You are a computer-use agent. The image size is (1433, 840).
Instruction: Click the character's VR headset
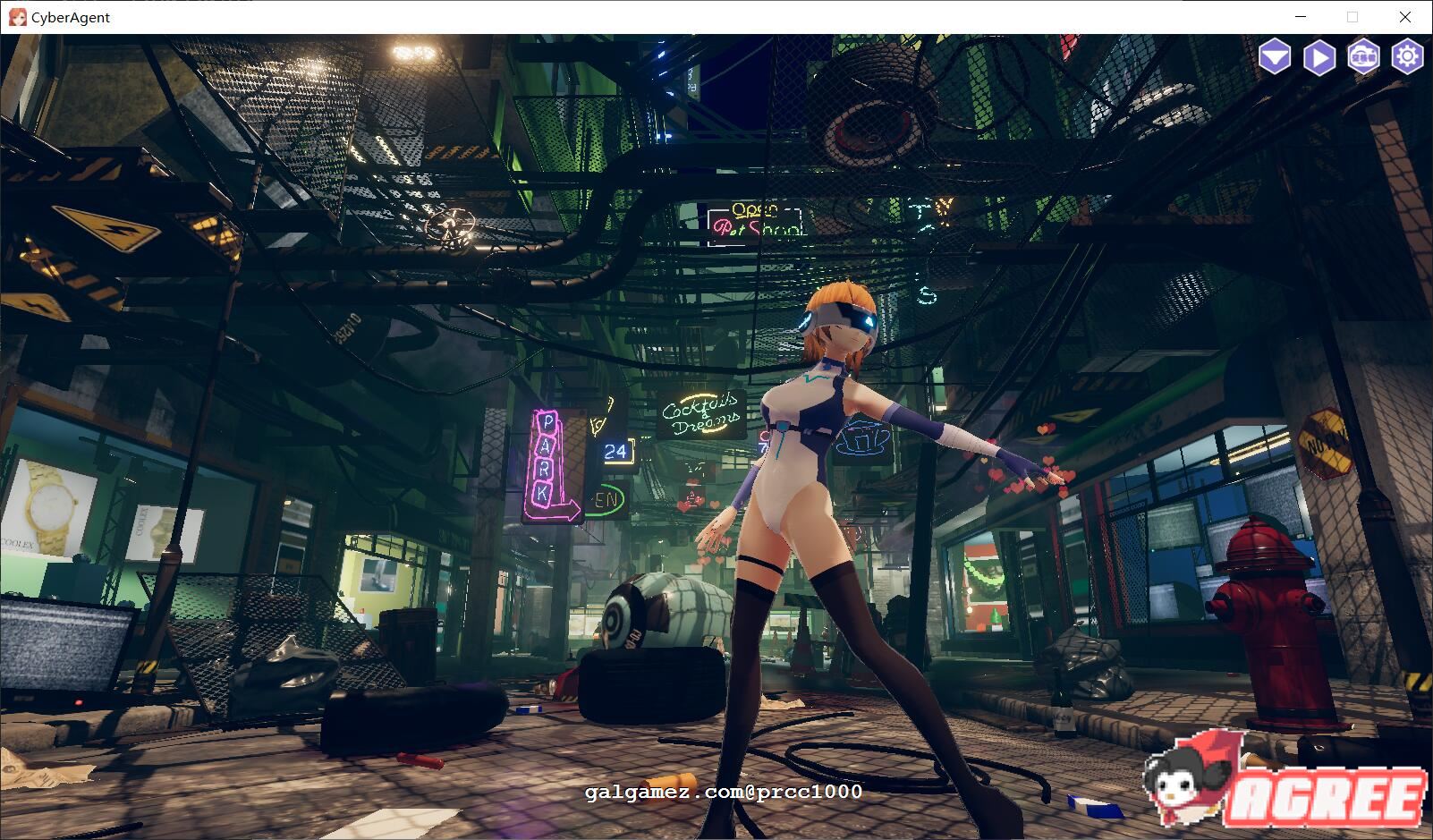point(836,319)
